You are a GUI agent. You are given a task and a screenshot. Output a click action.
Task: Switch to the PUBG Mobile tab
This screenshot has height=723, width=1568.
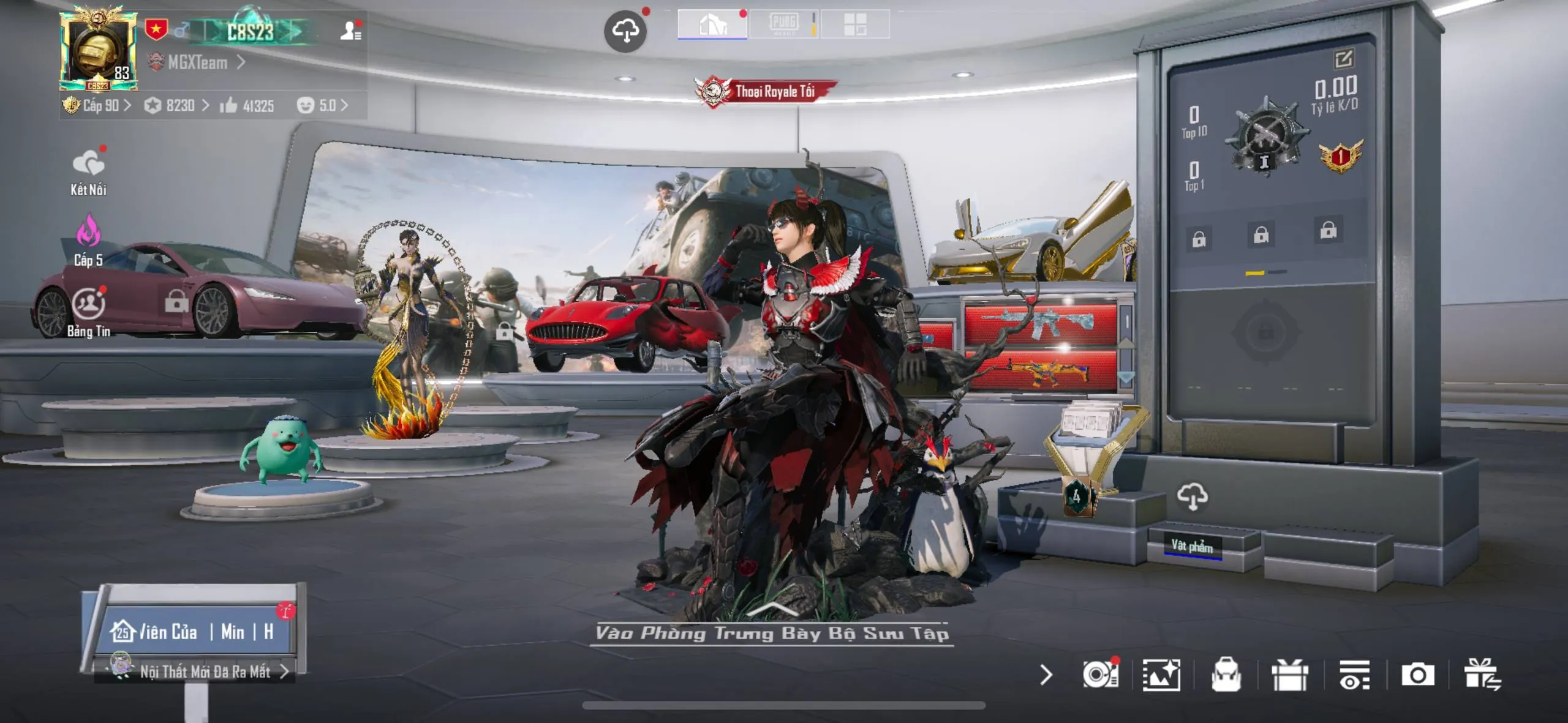[784, 25]
